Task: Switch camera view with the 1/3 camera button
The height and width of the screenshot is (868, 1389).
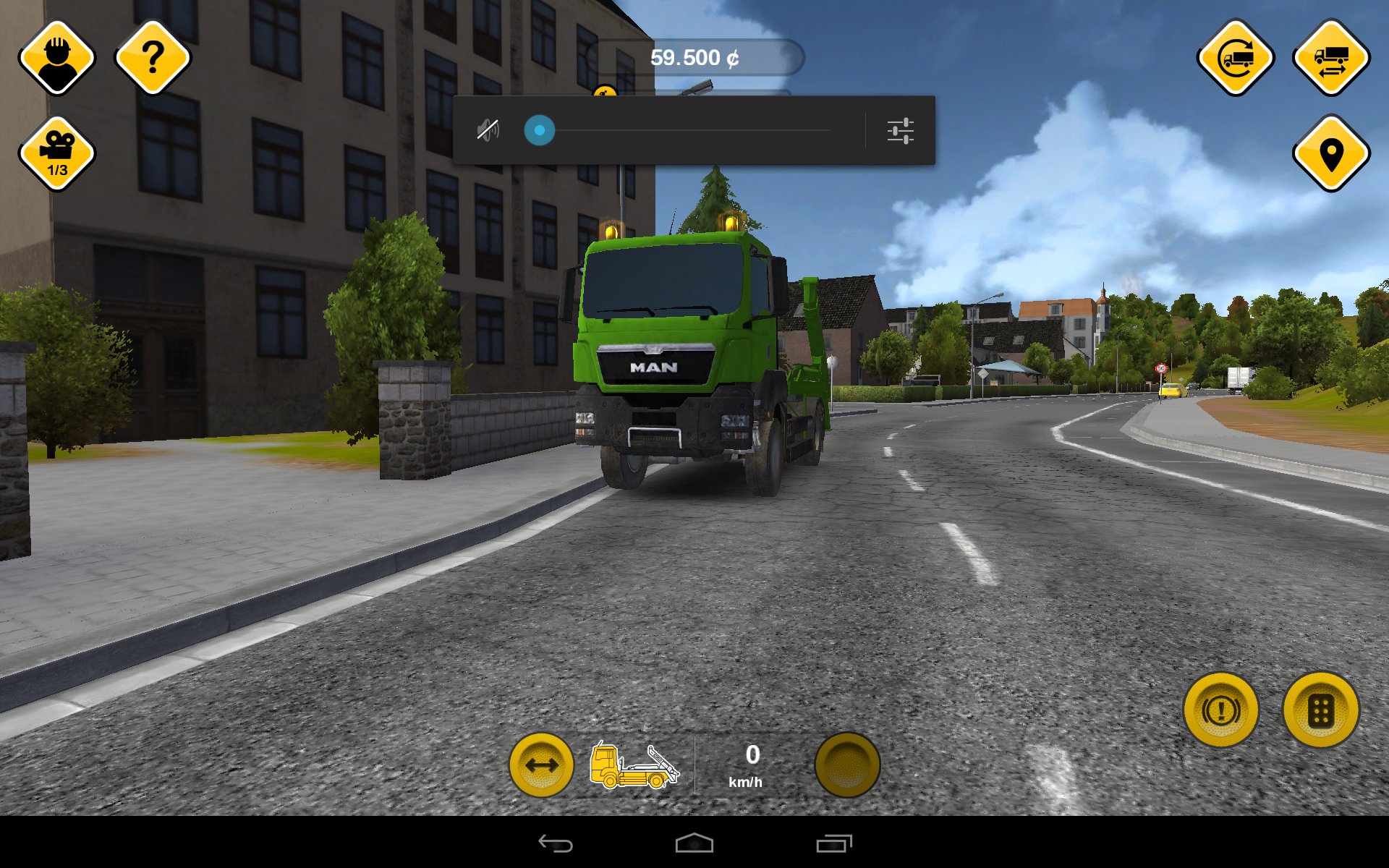Action: click(57, 153)
